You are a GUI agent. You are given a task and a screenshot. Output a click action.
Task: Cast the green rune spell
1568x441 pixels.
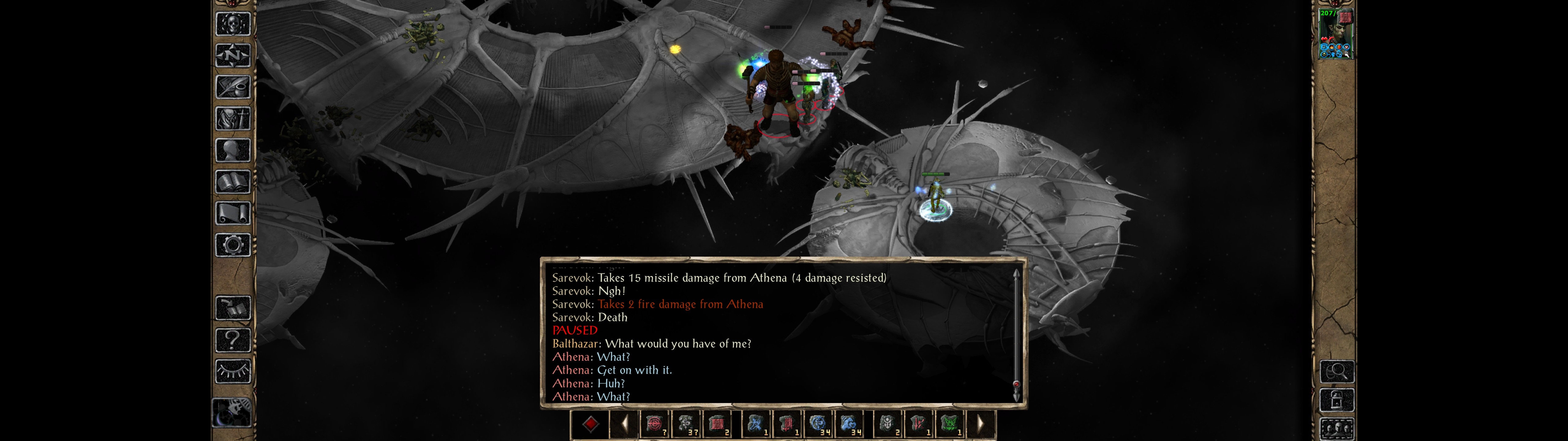coord(950,424)
